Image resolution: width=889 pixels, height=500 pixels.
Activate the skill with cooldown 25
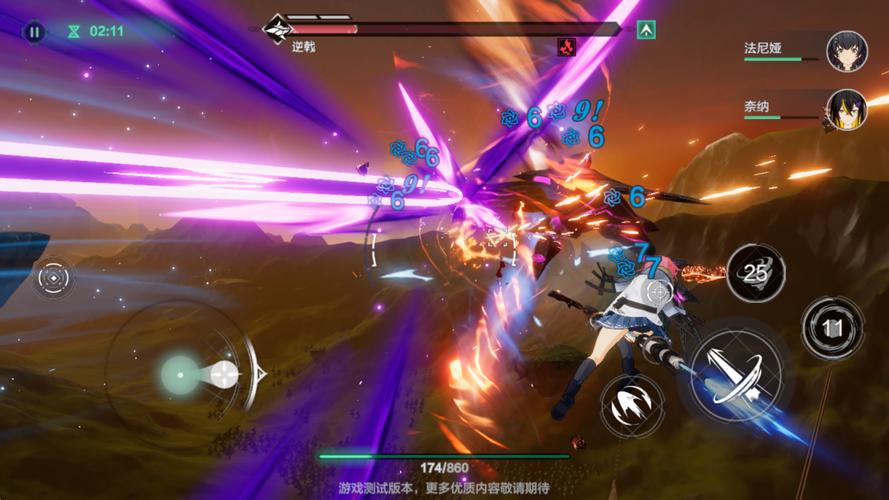755,272
